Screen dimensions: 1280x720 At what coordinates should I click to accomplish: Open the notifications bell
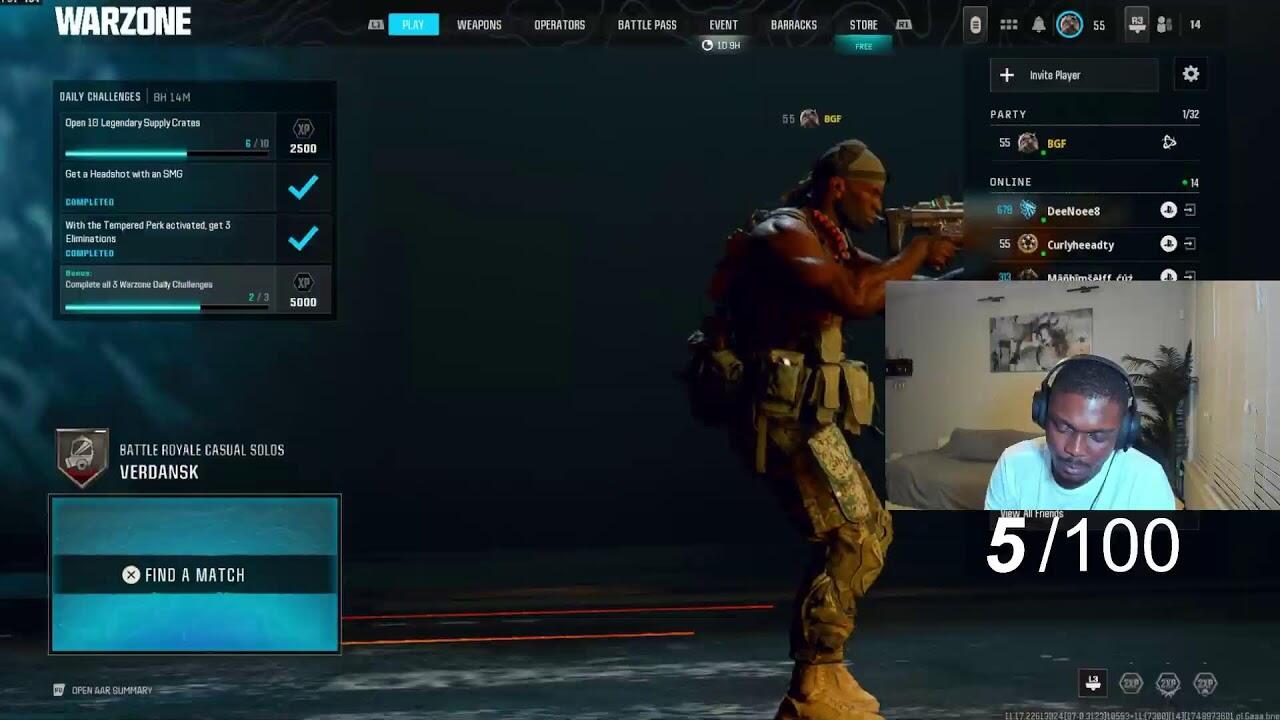[1039, 25]
